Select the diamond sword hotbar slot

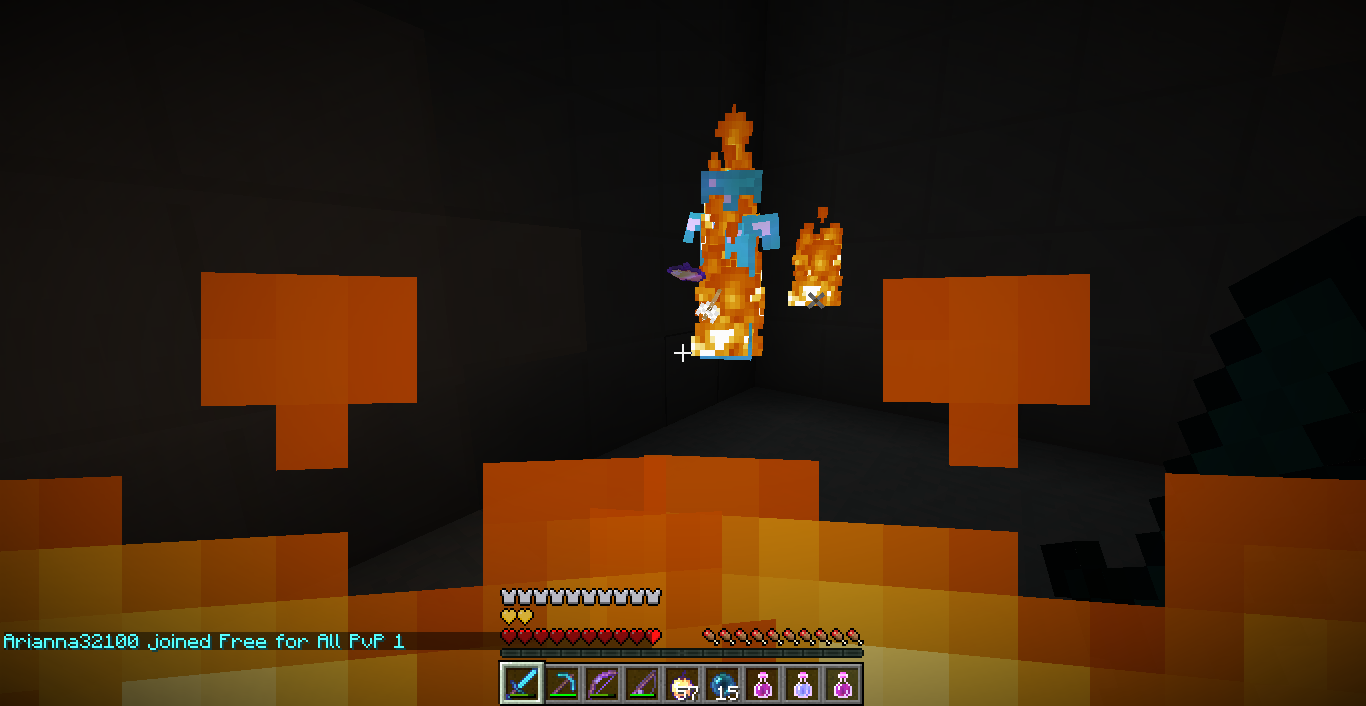click(522, 684)
